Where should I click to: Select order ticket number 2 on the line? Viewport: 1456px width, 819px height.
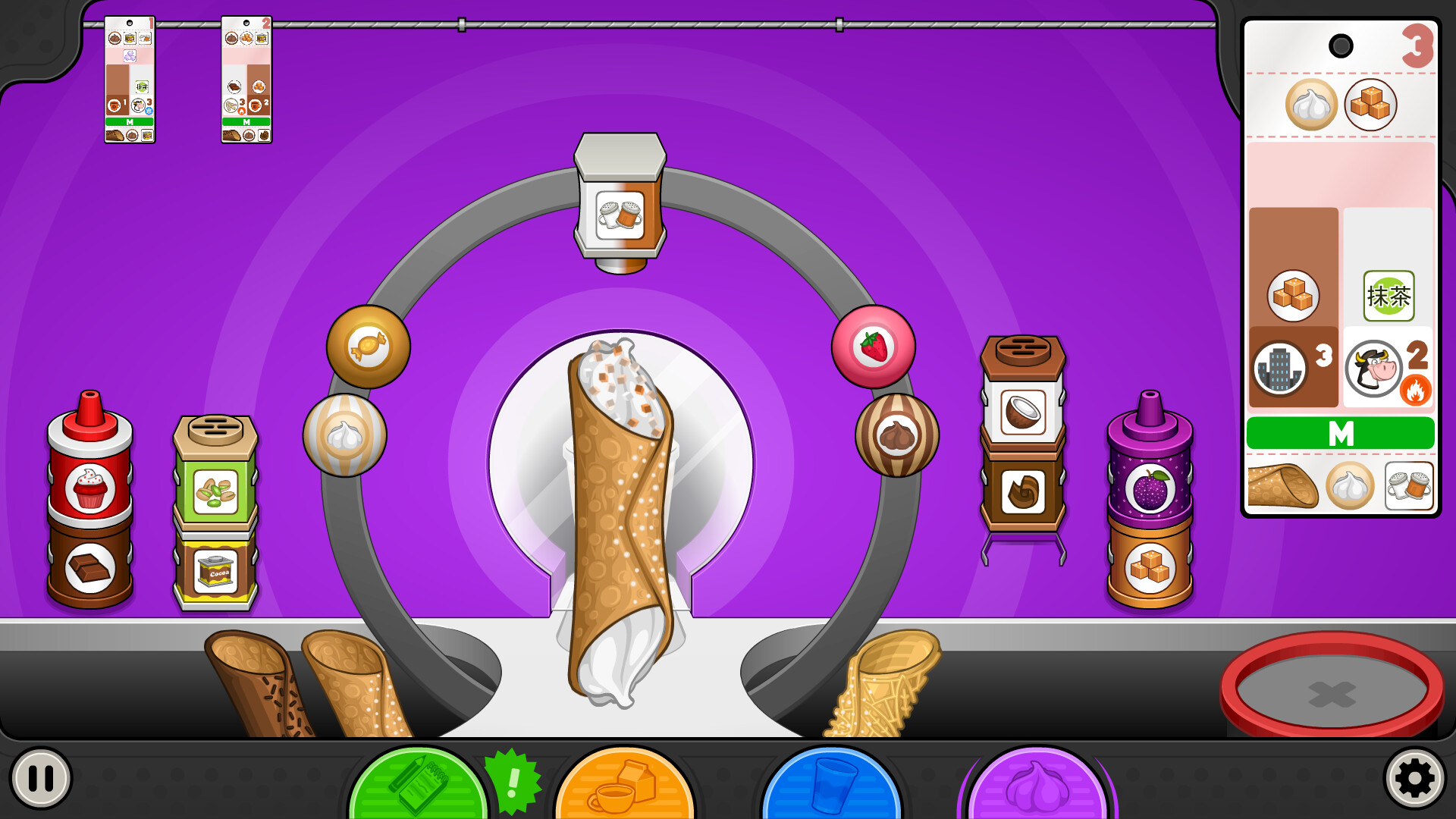tap(246, 80)
